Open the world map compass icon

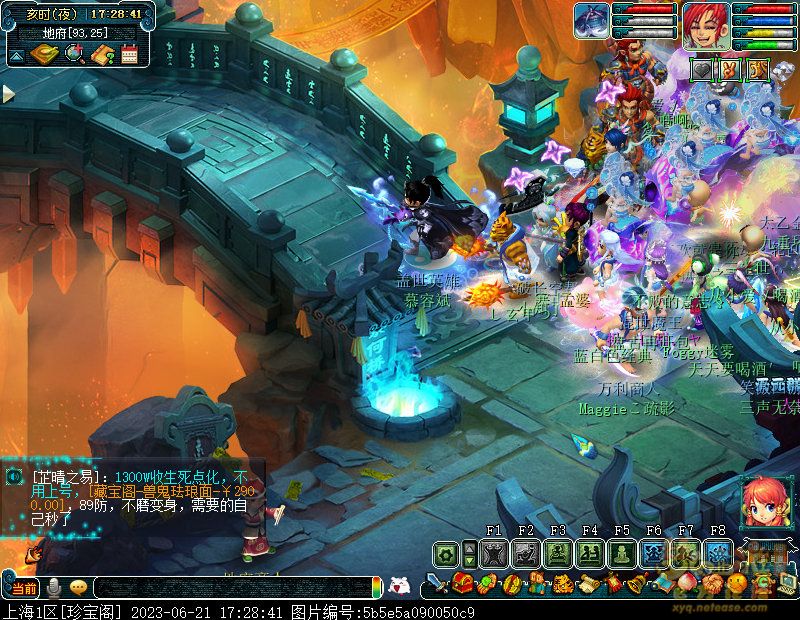click(44, 54)
